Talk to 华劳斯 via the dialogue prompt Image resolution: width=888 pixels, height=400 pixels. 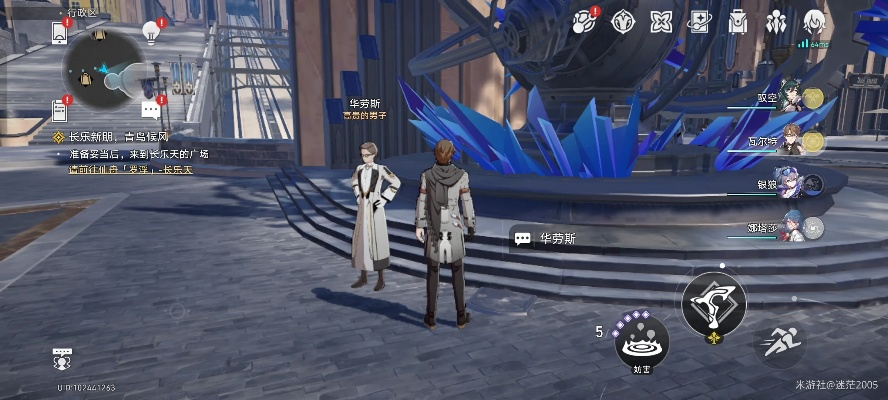547,238
